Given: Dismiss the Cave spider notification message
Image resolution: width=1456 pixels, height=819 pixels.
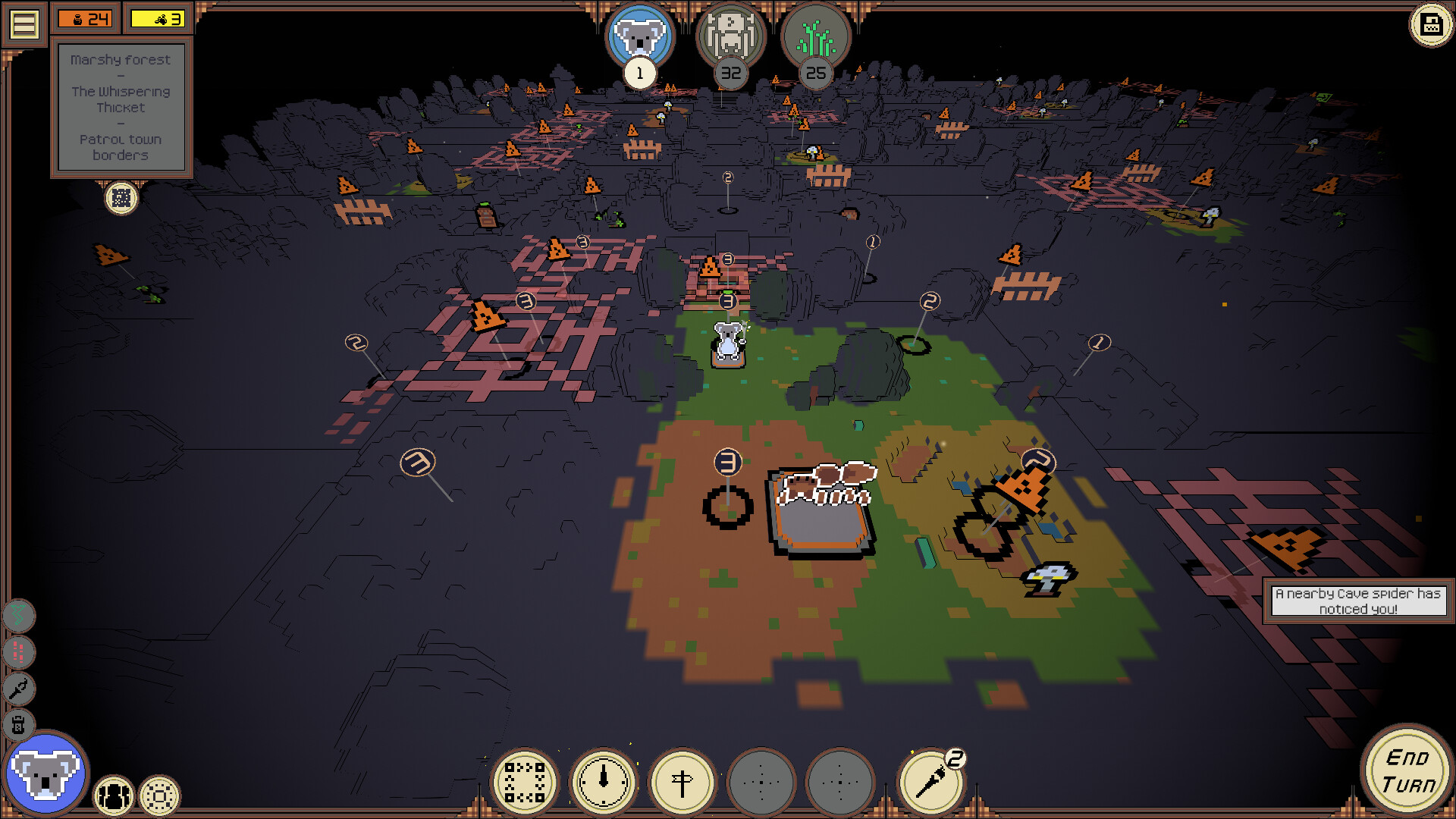Looking at the screenshot, I should (1358, 601).
